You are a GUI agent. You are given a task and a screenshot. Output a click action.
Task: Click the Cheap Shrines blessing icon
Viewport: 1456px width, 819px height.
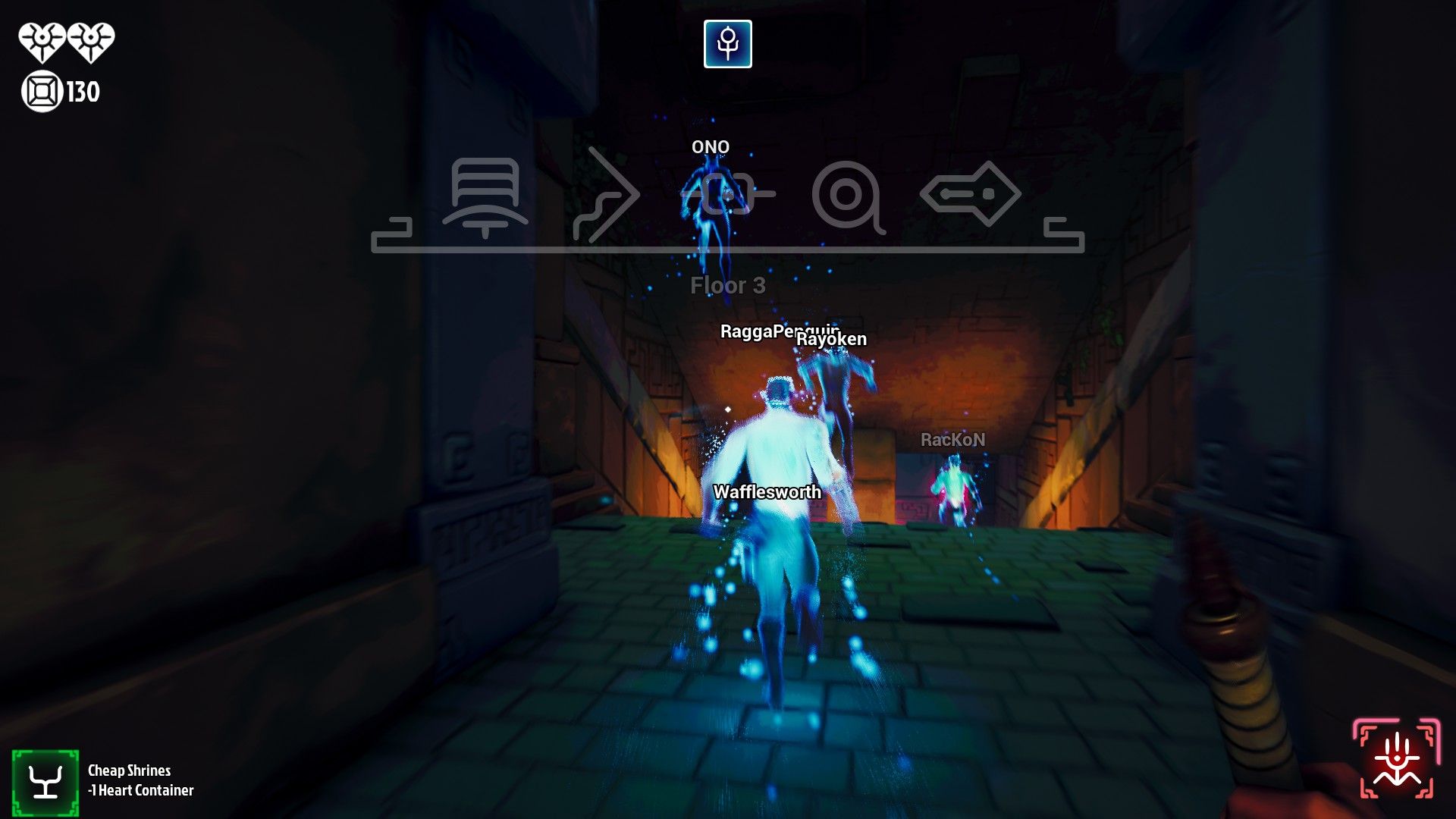[x=45, y=780]
